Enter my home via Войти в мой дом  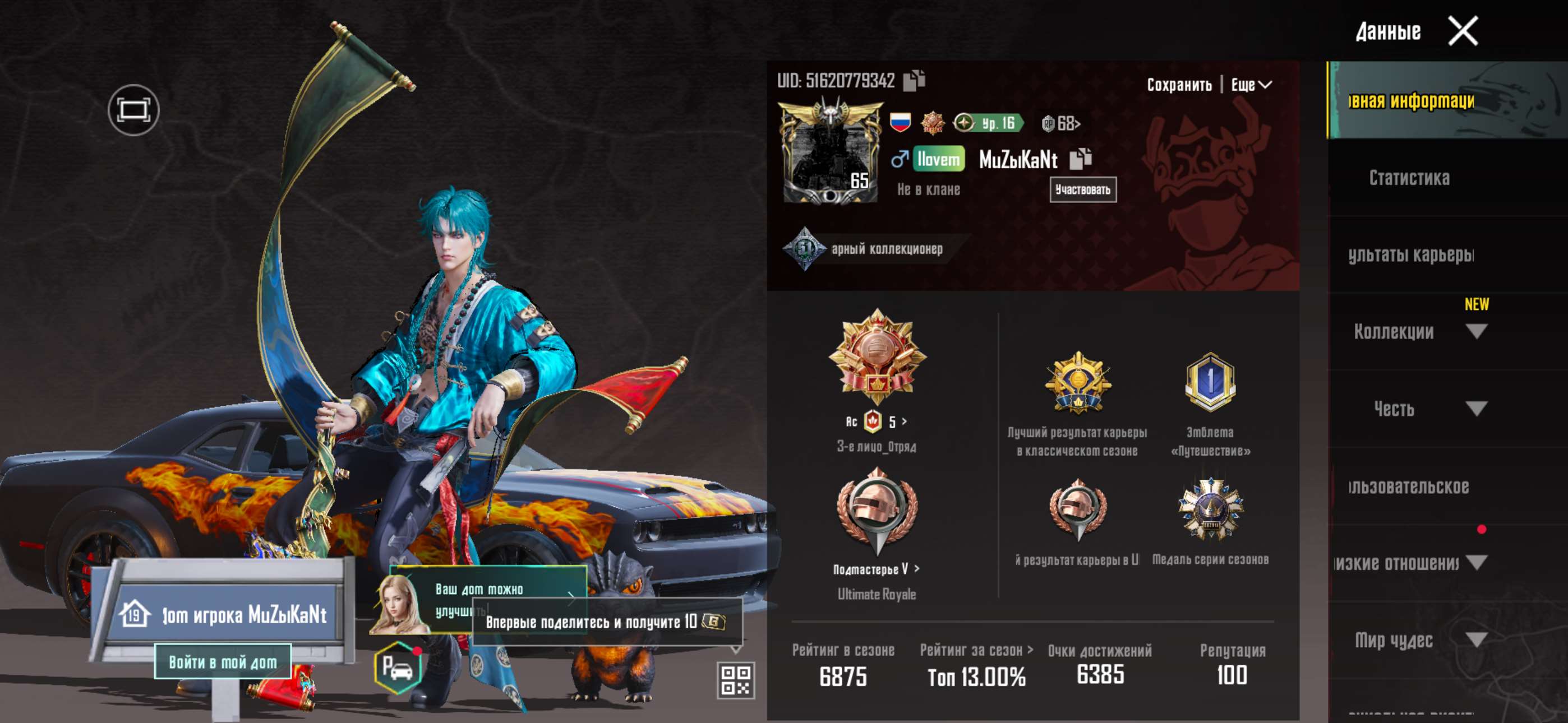[222, 661]
